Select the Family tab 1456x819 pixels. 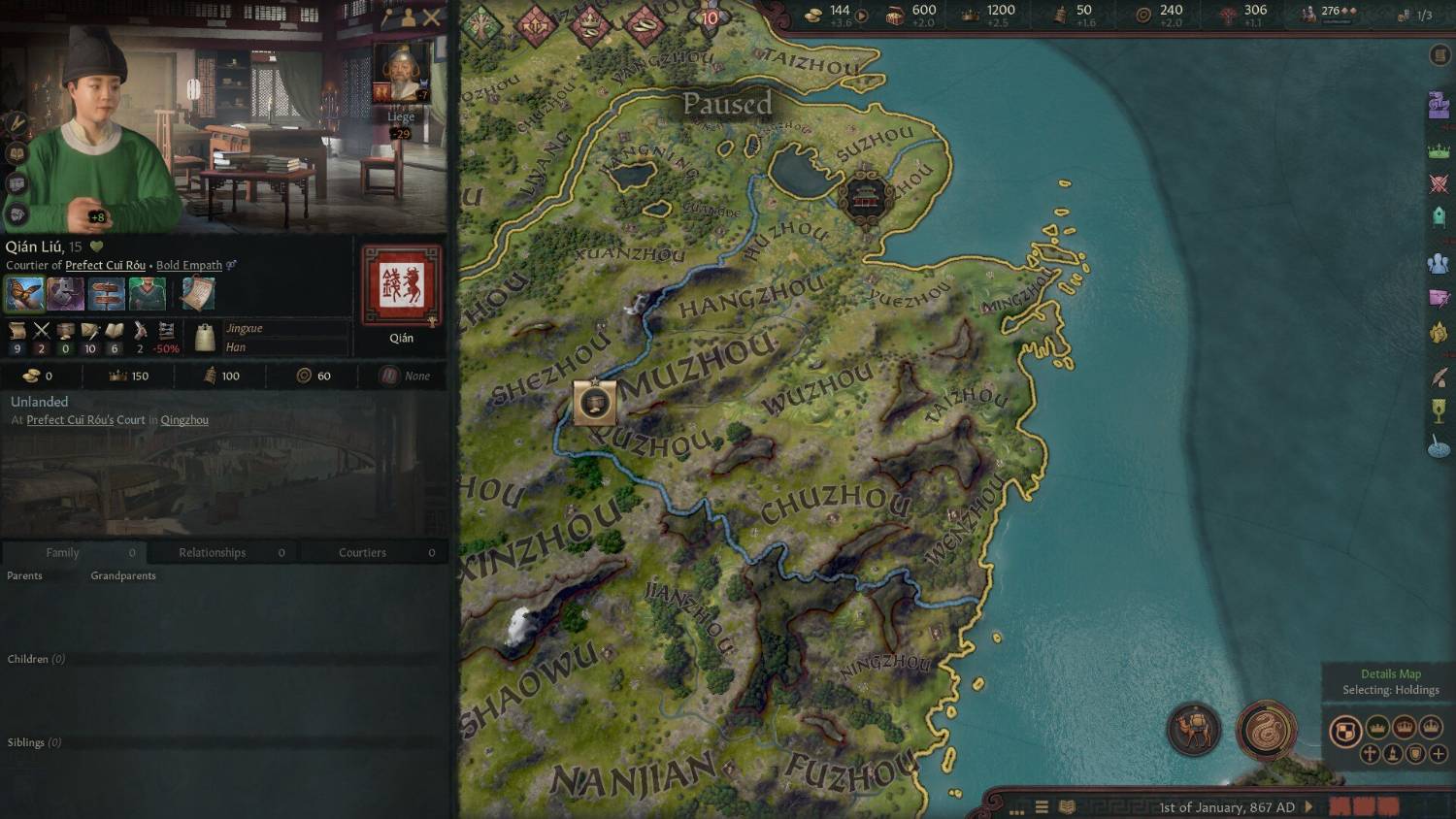(x=63, y=552)
